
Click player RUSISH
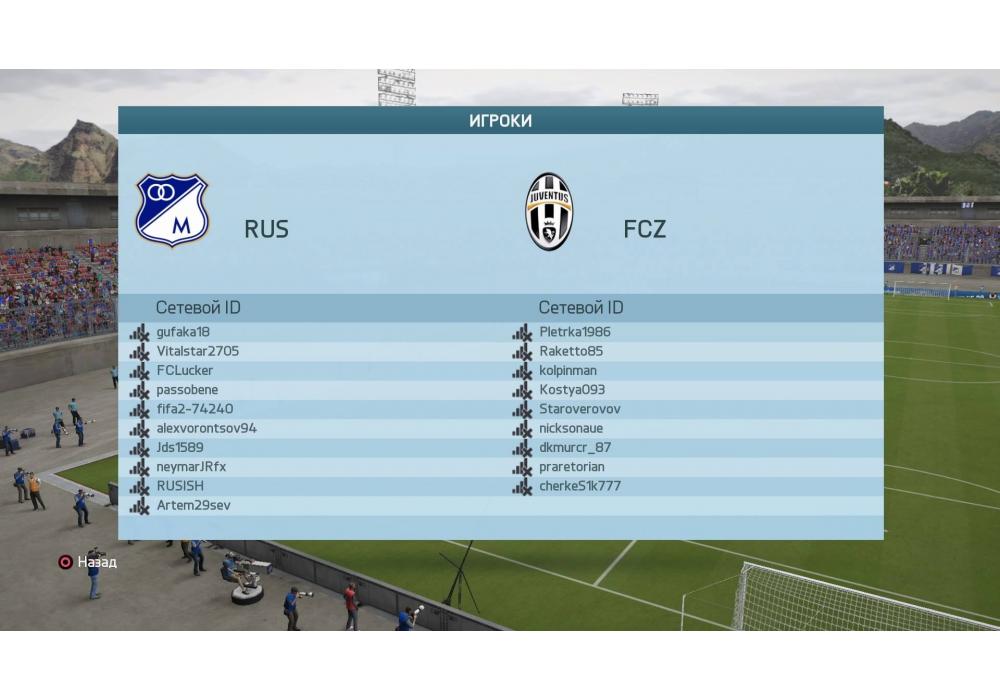tap(180, 486)
